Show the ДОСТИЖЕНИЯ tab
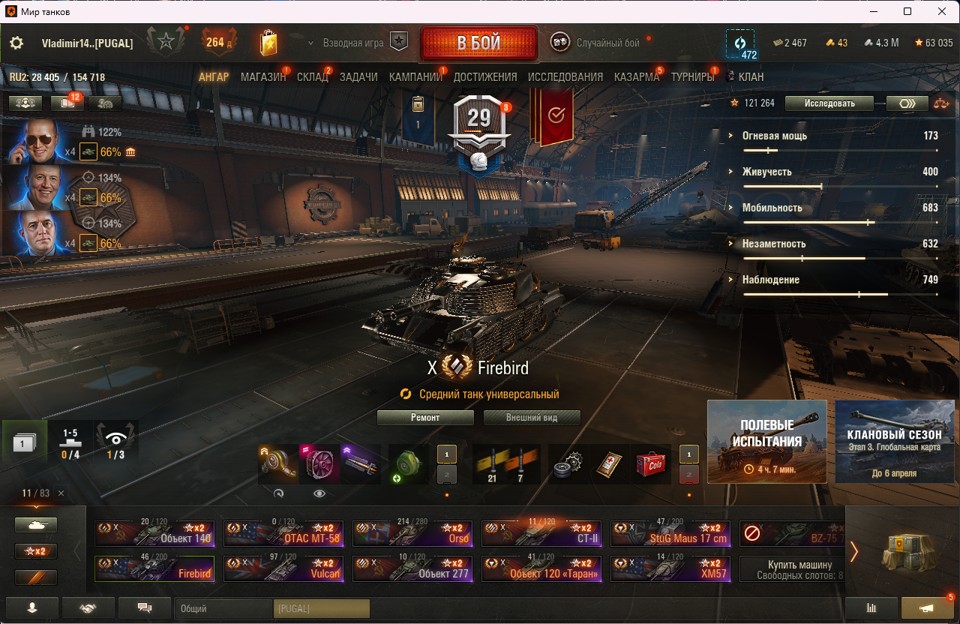Image resolution: width=960 pixels, height=624 pixels. [x=485, y=77]
